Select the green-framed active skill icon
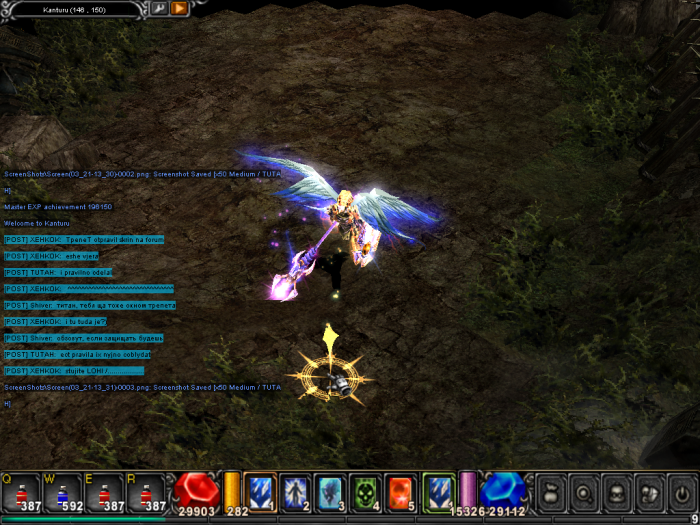Screen dimensions: 700x525 (438, 491)
